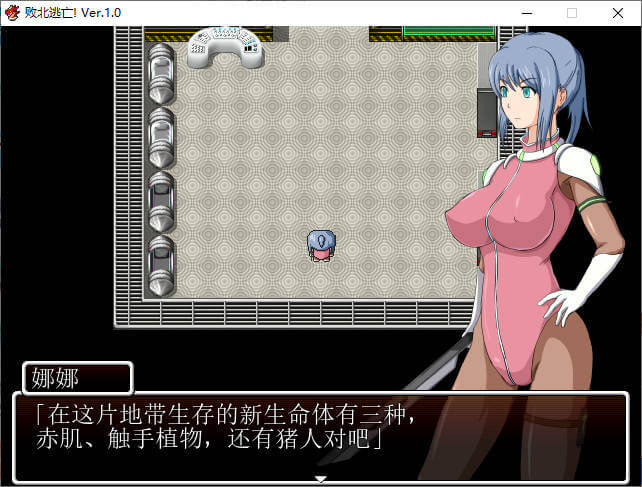Close the game window
This screenshot has height=487, width=642.
(x=618, y=13)
